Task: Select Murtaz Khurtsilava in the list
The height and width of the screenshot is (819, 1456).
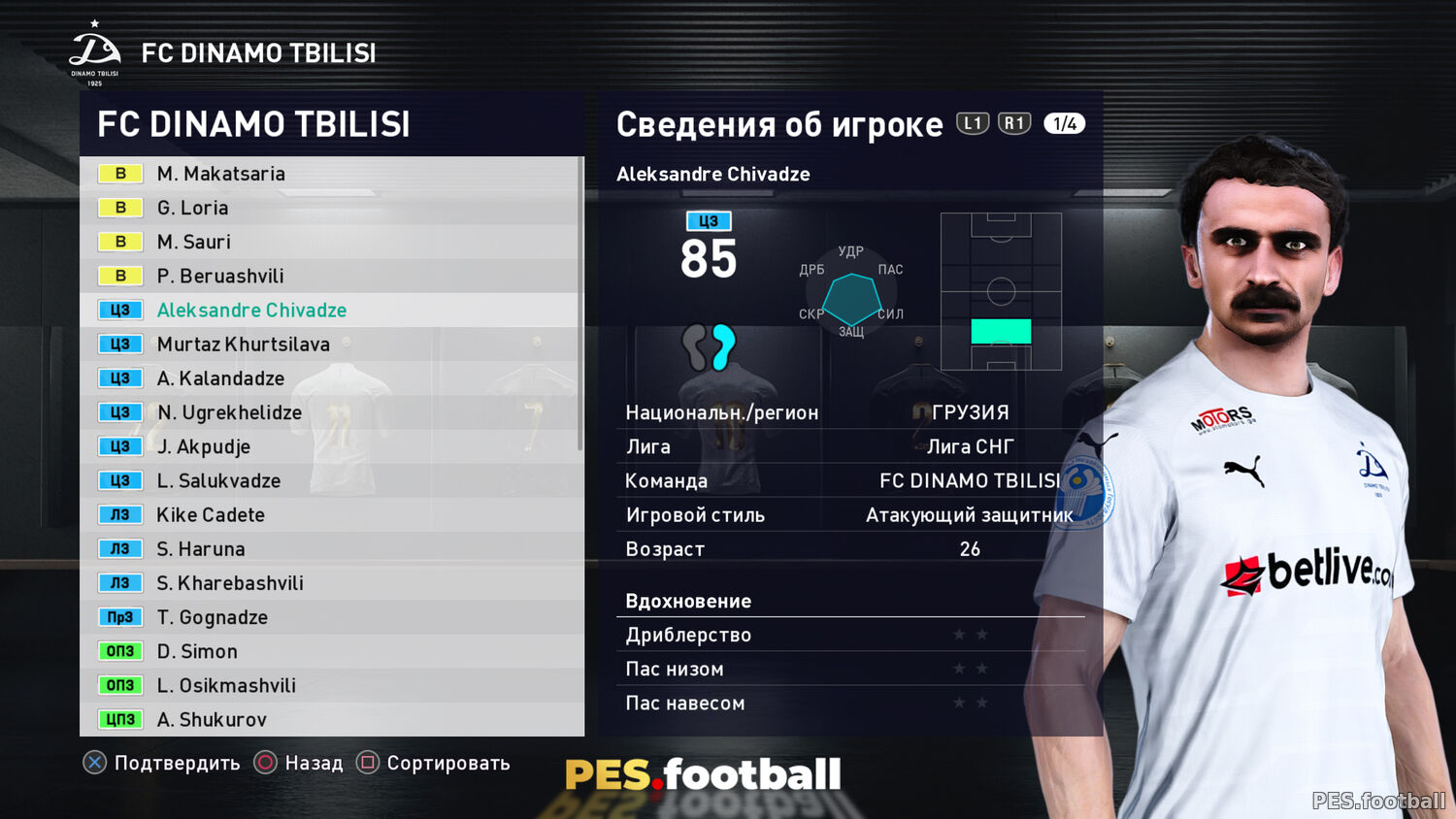Action: 243,344
